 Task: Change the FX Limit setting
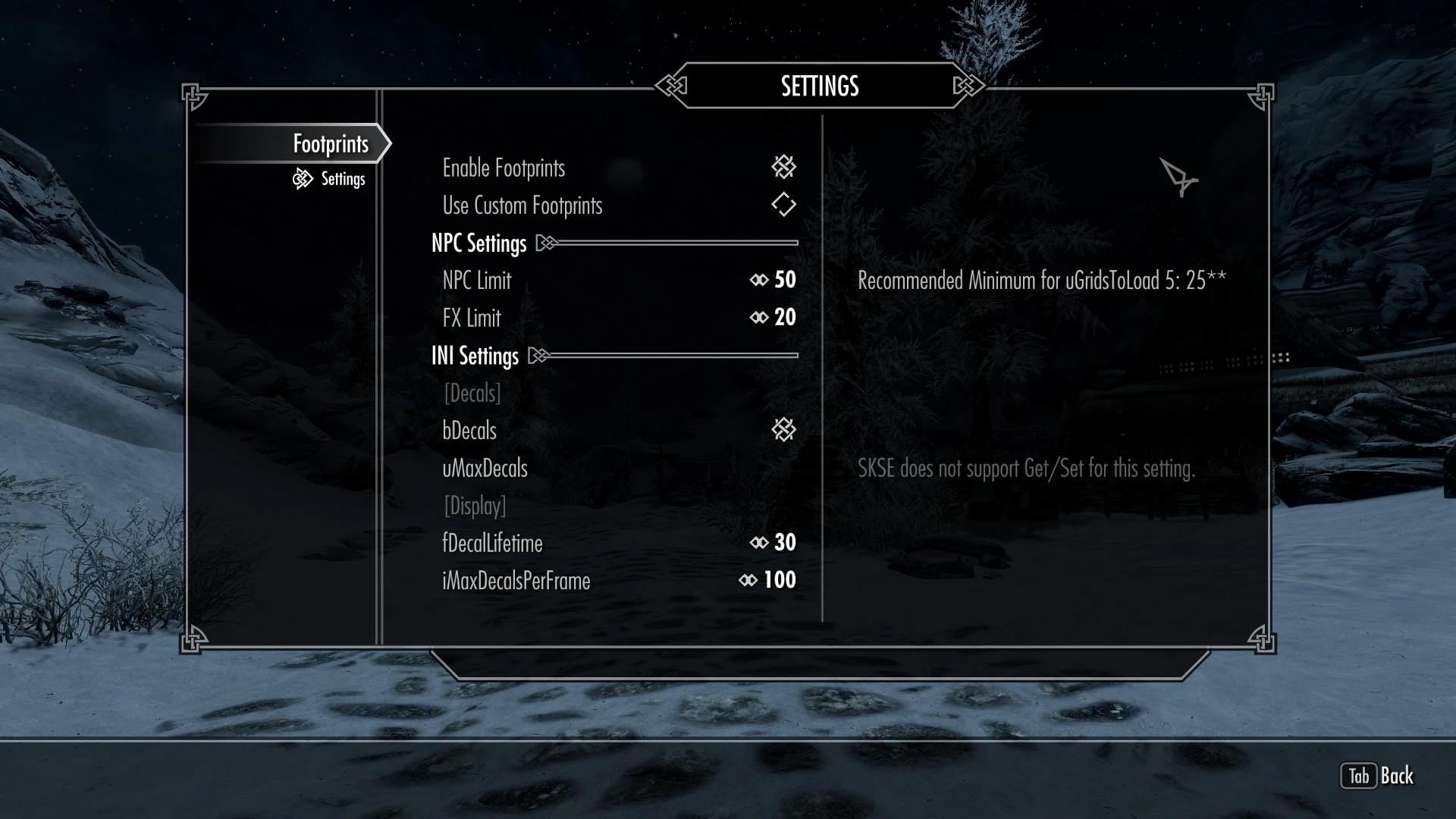pos(773,318)
